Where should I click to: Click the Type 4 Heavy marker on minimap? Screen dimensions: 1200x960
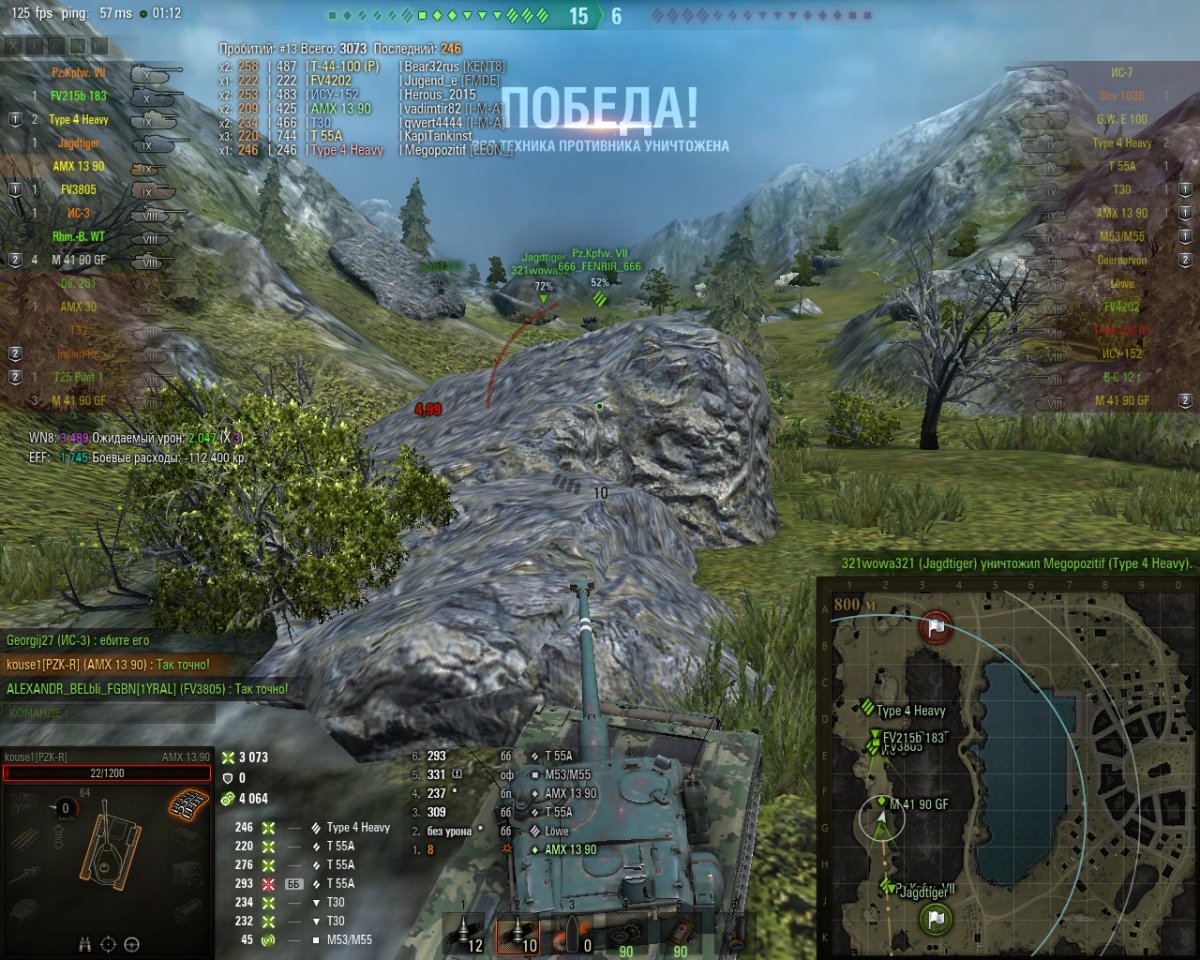[867, 710]
